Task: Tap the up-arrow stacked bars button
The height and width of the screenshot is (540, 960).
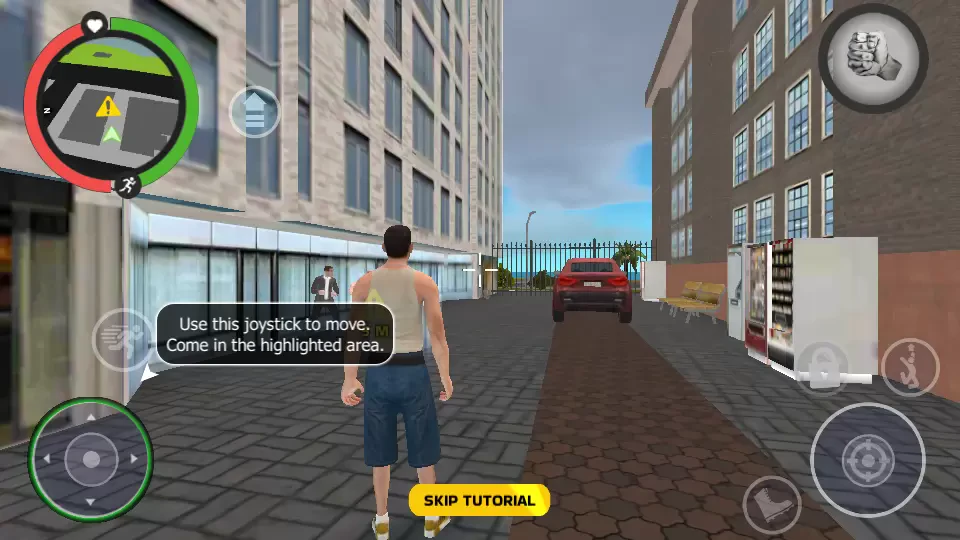Action: [254, 112]
